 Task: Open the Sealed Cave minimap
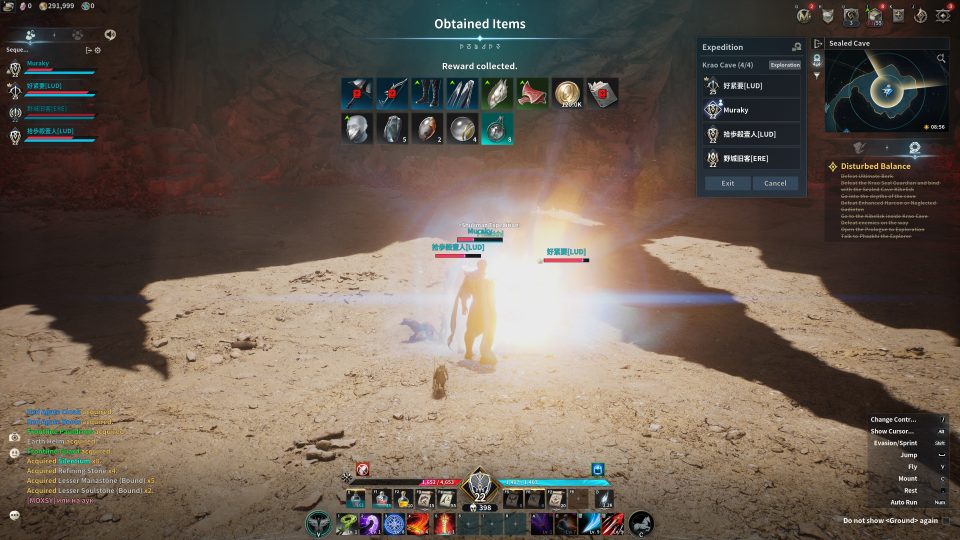(886, 87)
